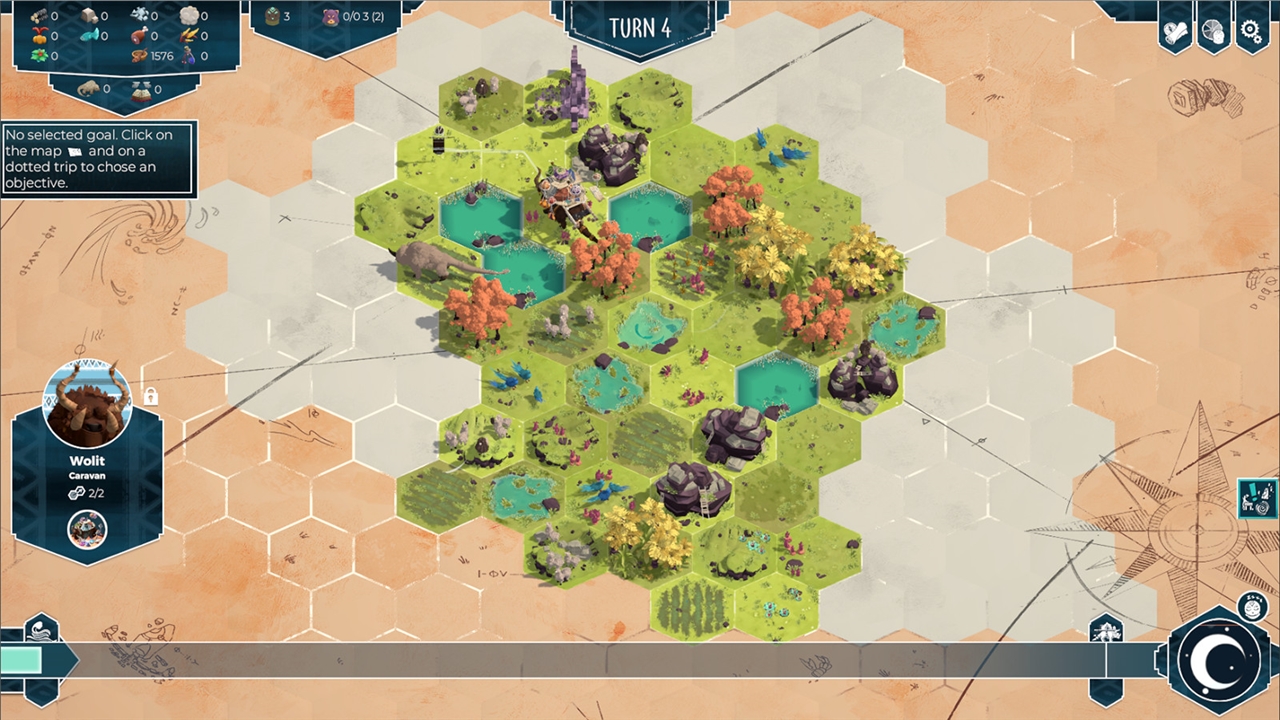
Task: Open the teal exclamation event notification
Action: coord(1256,498)
